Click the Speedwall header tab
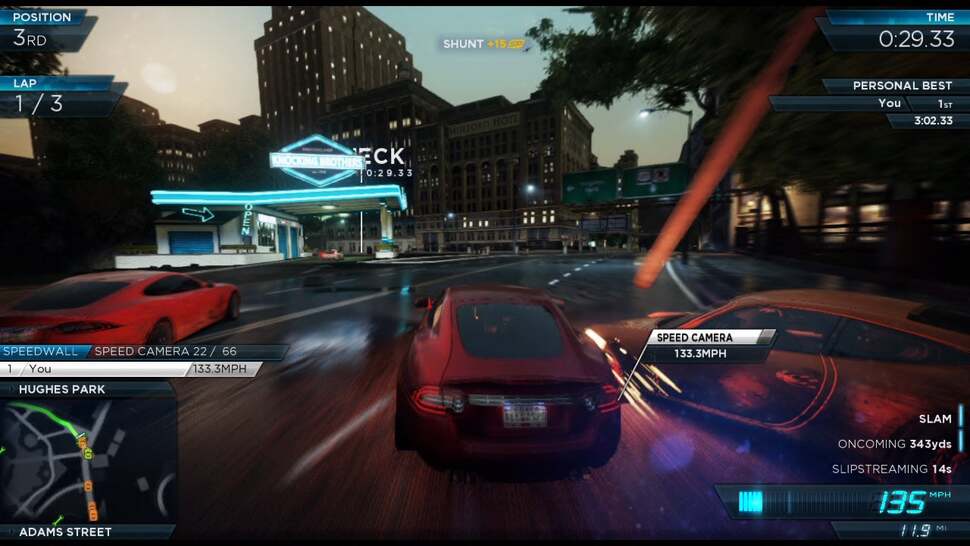The height and width of the screenshot is (546, 970). (42, 352)
